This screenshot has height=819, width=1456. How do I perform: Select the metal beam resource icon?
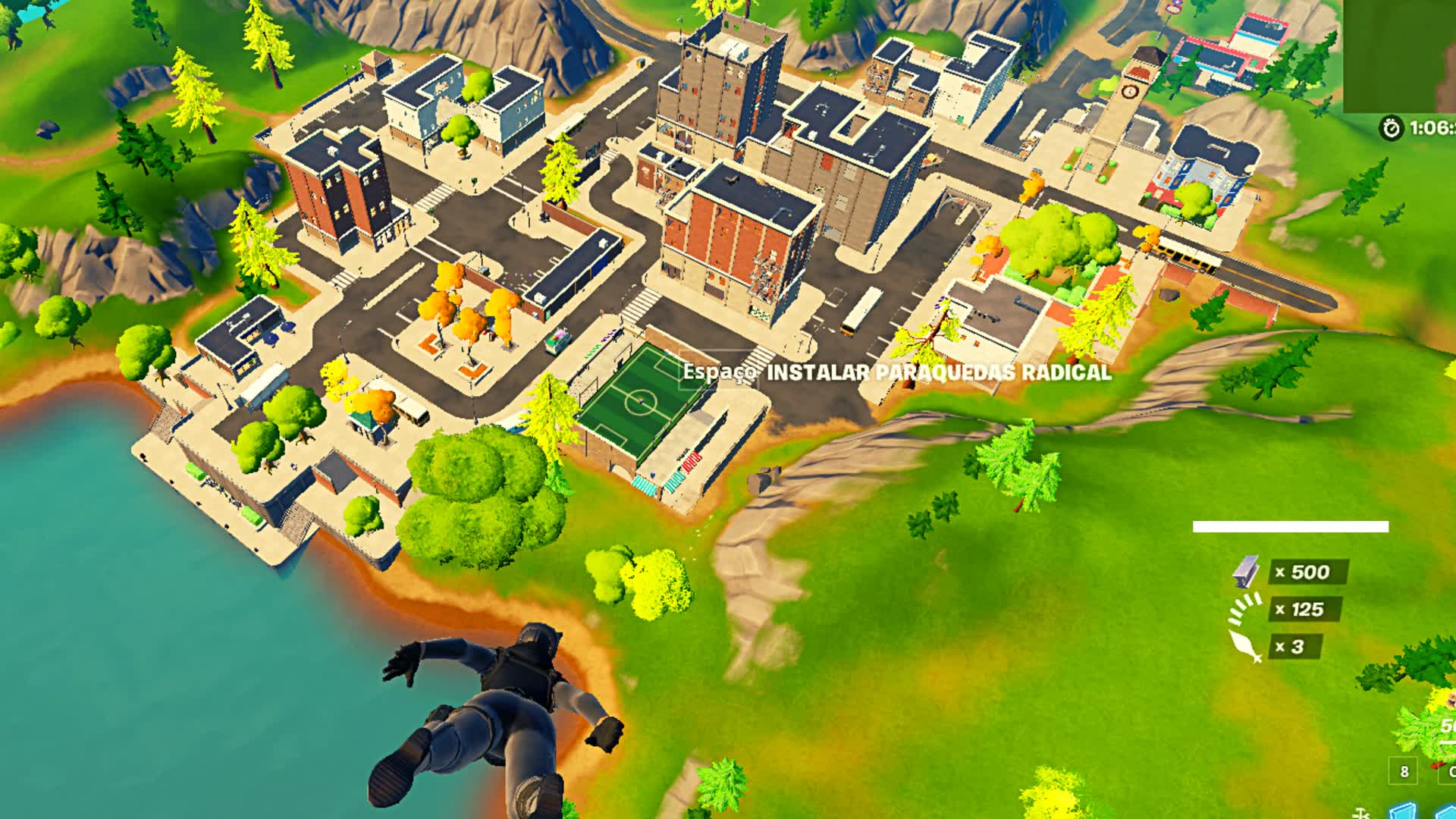[1244, 573]
